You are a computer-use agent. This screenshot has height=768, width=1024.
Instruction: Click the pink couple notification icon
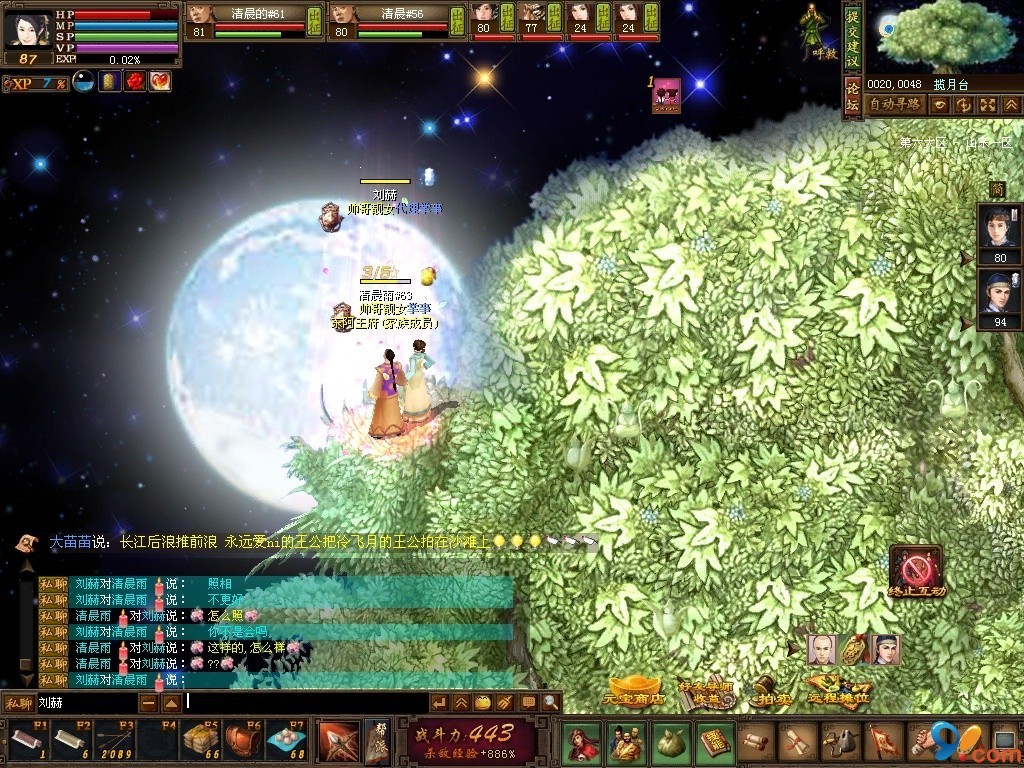tap(666, 94)
